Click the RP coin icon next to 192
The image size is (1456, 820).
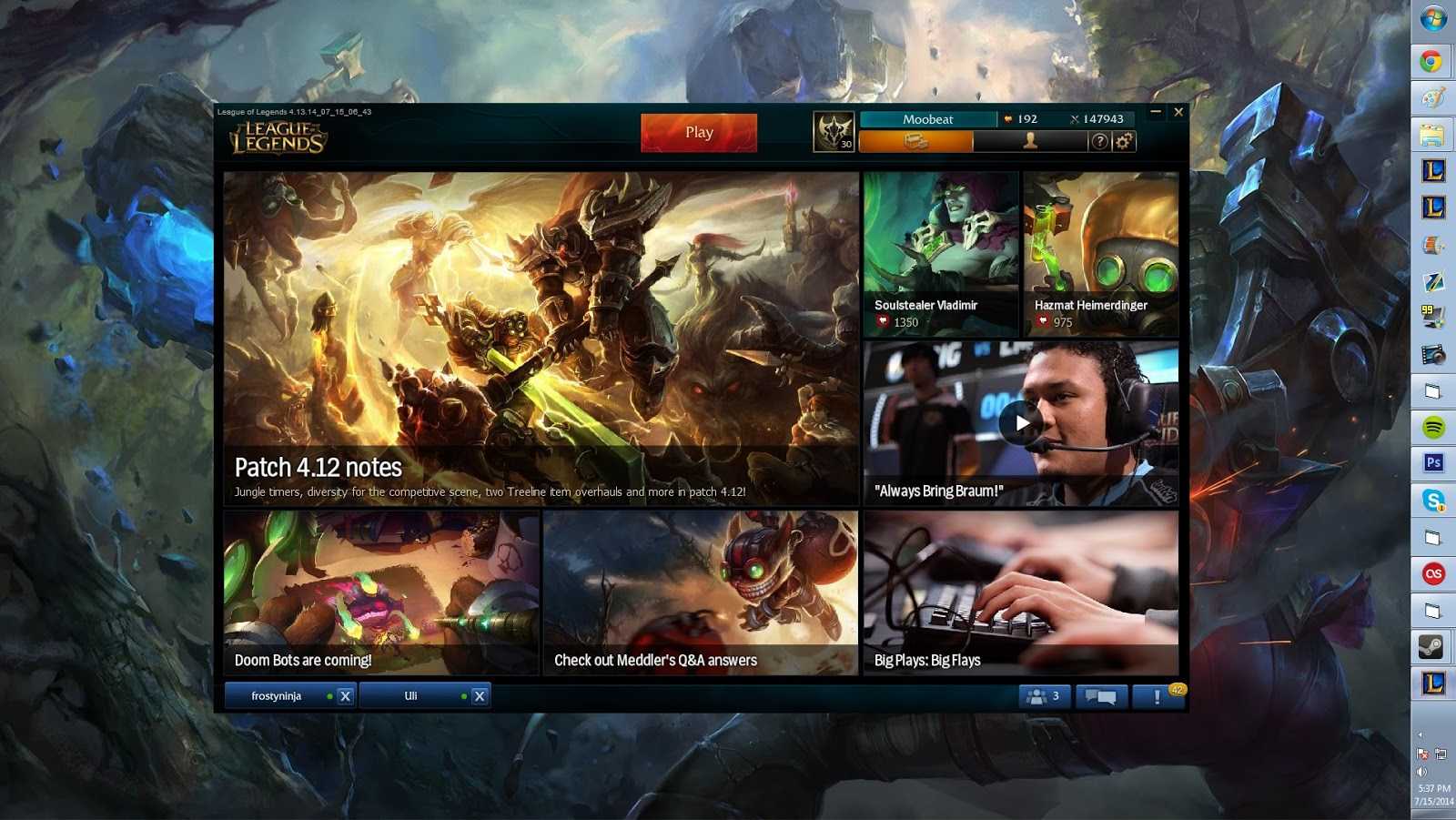pos(1009,118)
